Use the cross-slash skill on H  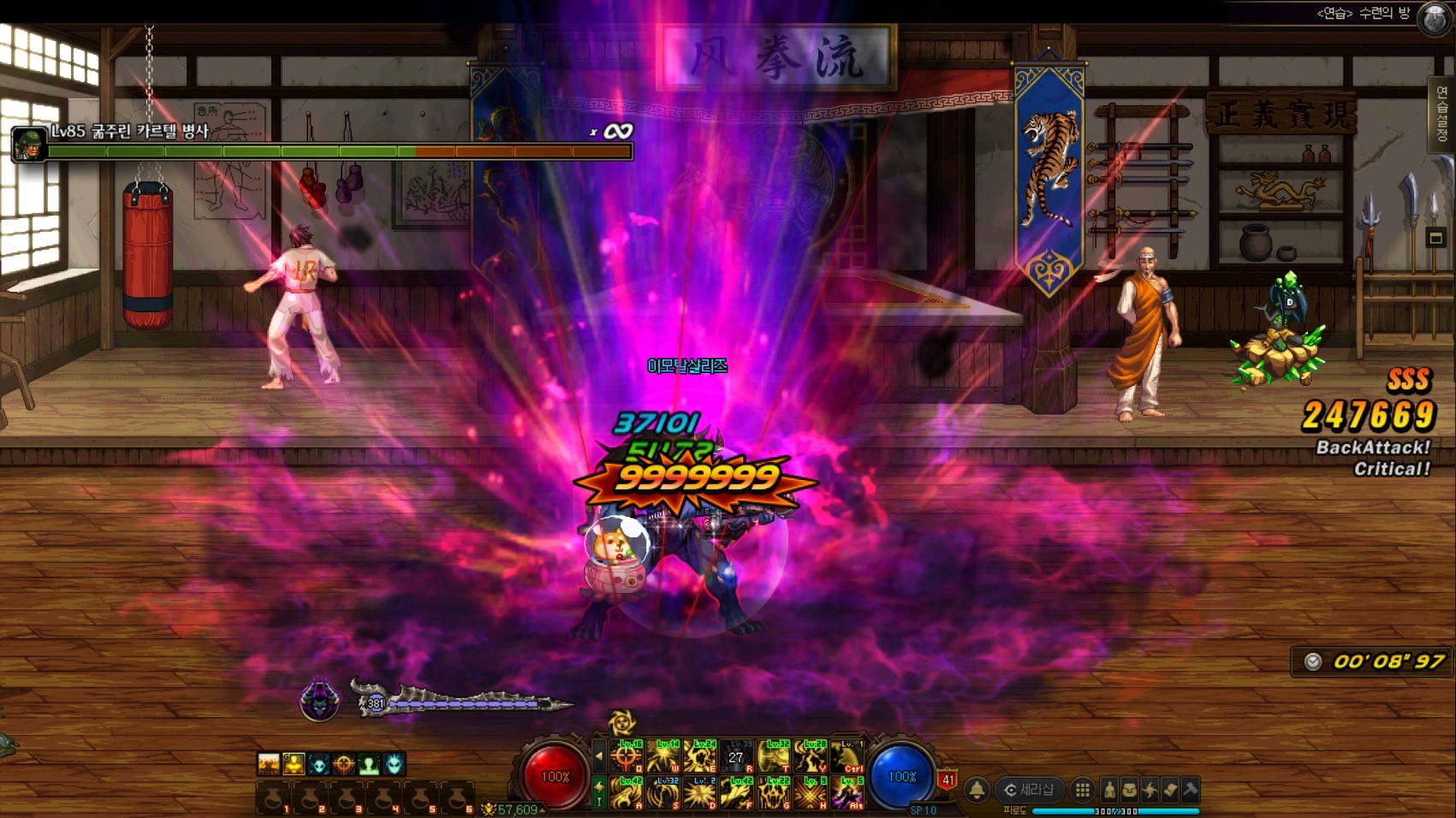(x=810, y=793)
